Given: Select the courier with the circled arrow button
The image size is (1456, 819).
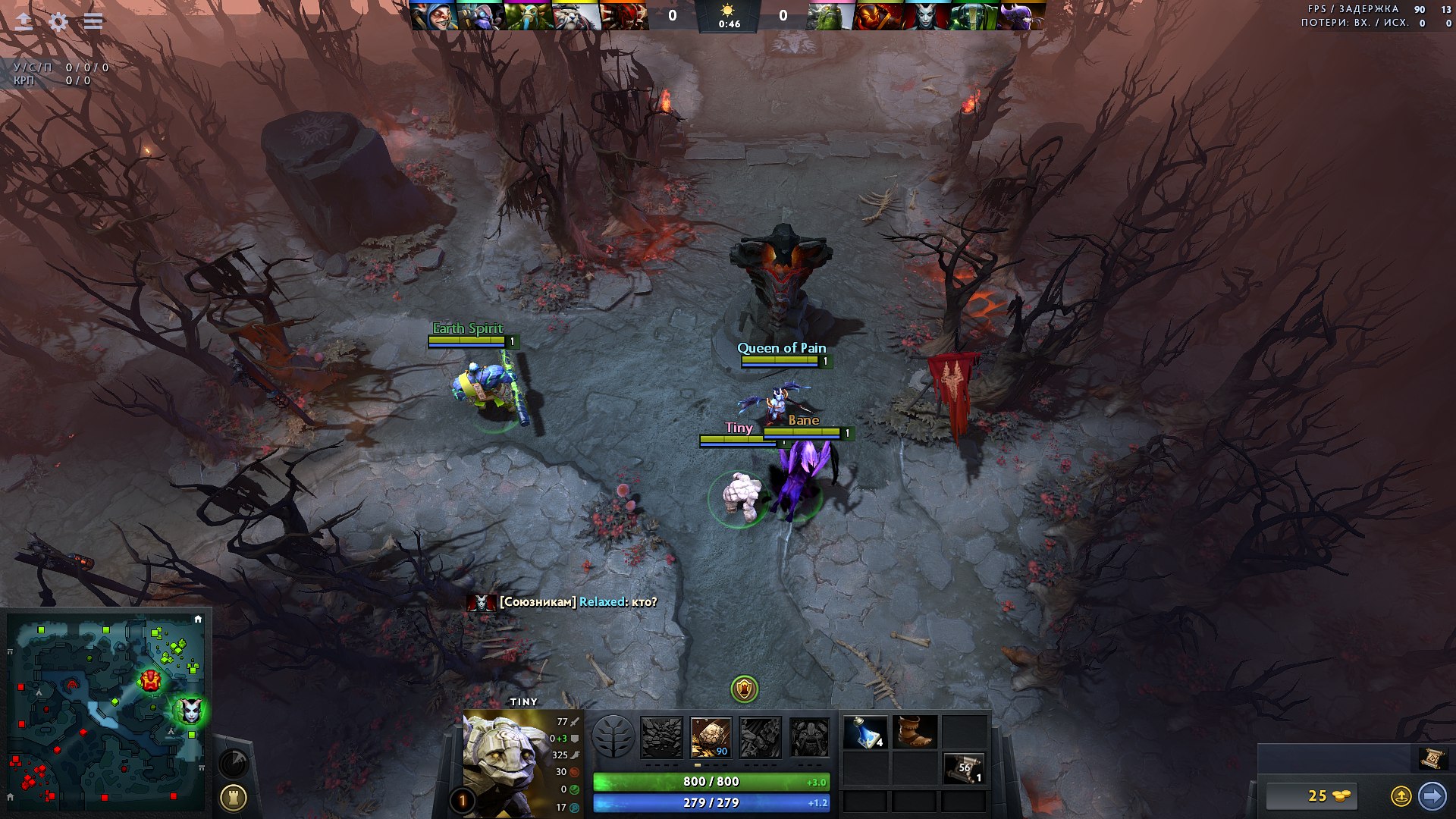Looking at the screenshot, I should click(1401, 795).
